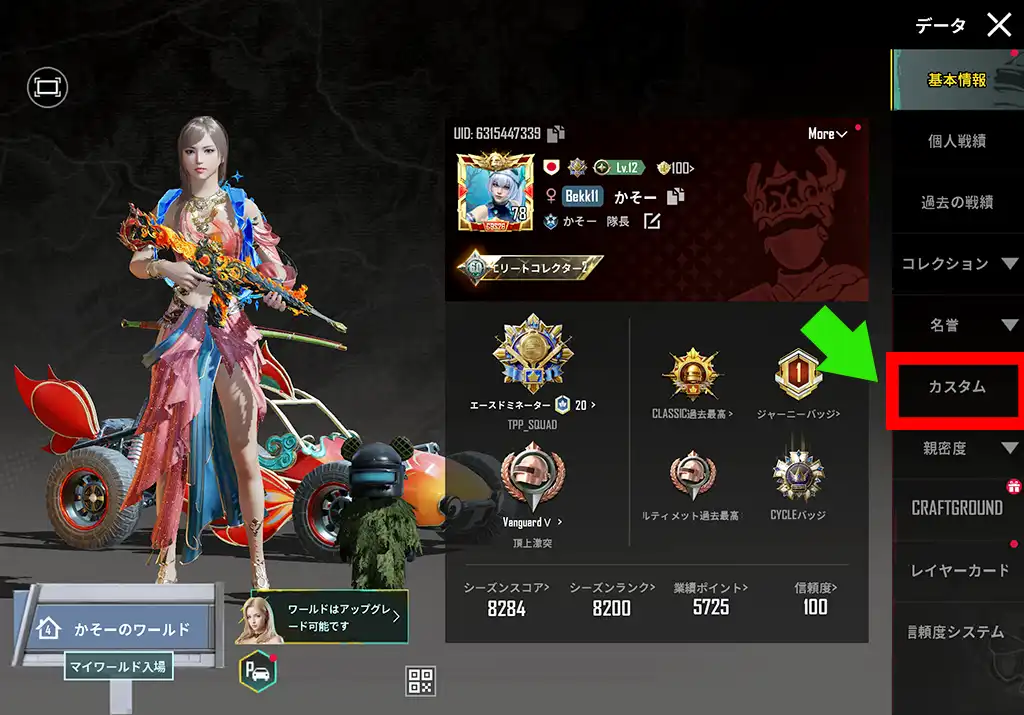
Task: Open the More dropdown on the profile card
Action: click(x=827, y=134)
